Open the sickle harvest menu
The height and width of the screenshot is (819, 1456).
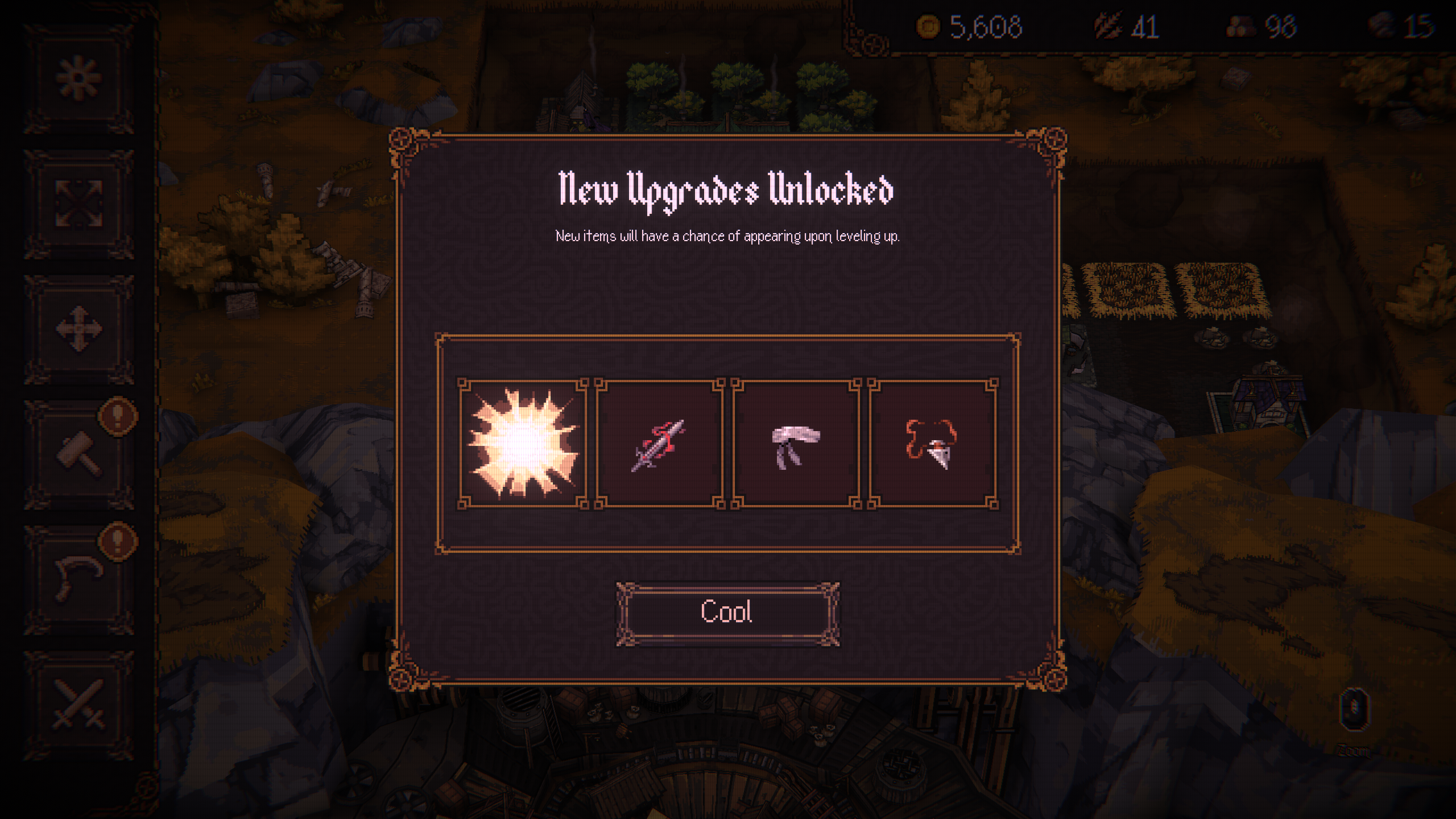coord(78,579)
